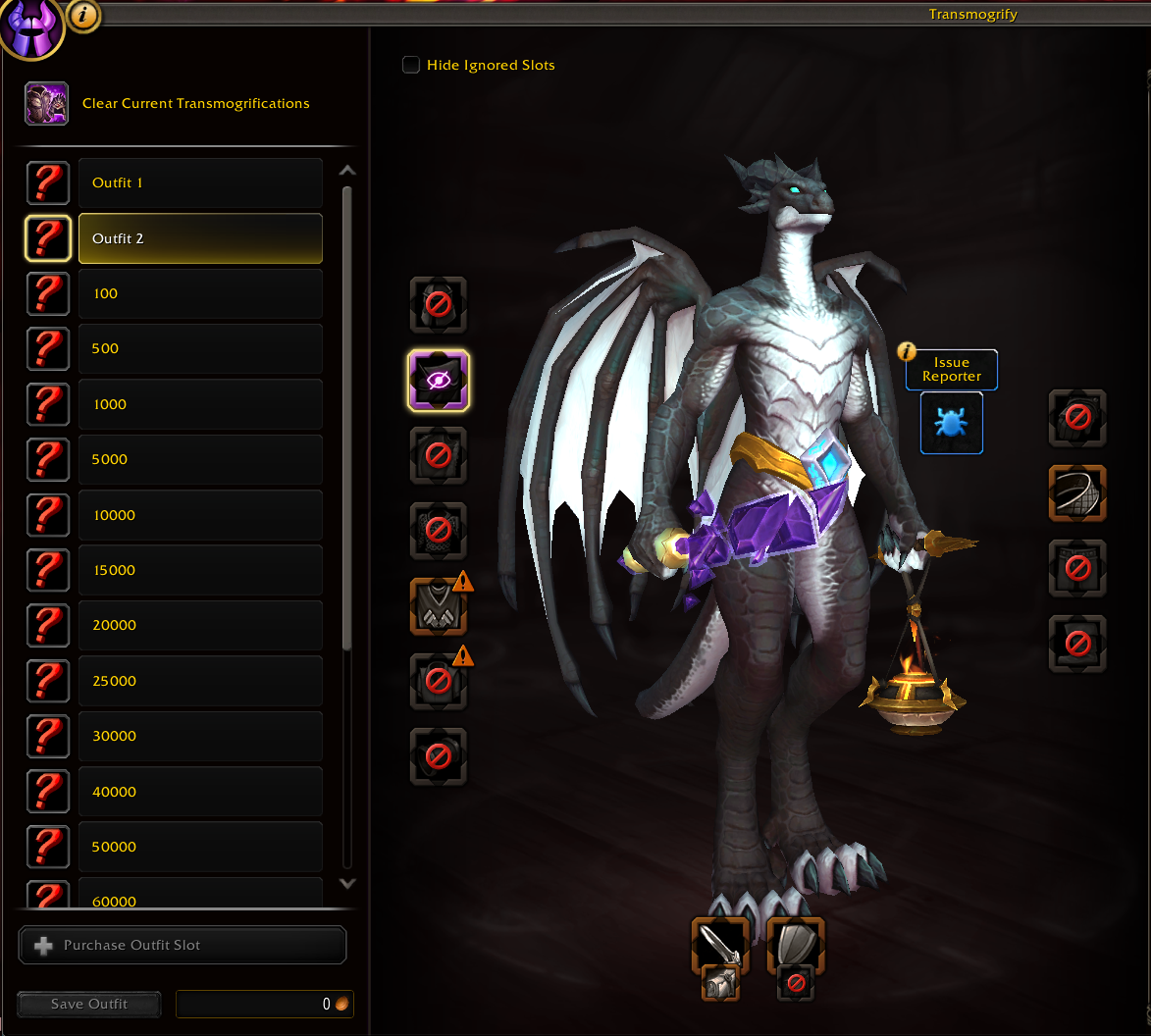Select the outfit named 30000
The width and height of the screenshot is (1151, 1036).
(x=200, y=736)
